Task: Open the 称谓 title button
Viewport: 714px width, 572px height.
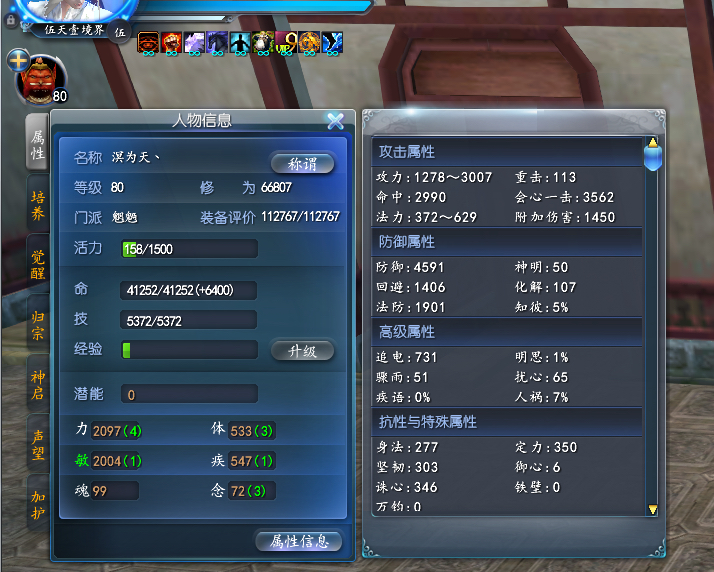Action: pyautogui.click(x=302, y=164)
